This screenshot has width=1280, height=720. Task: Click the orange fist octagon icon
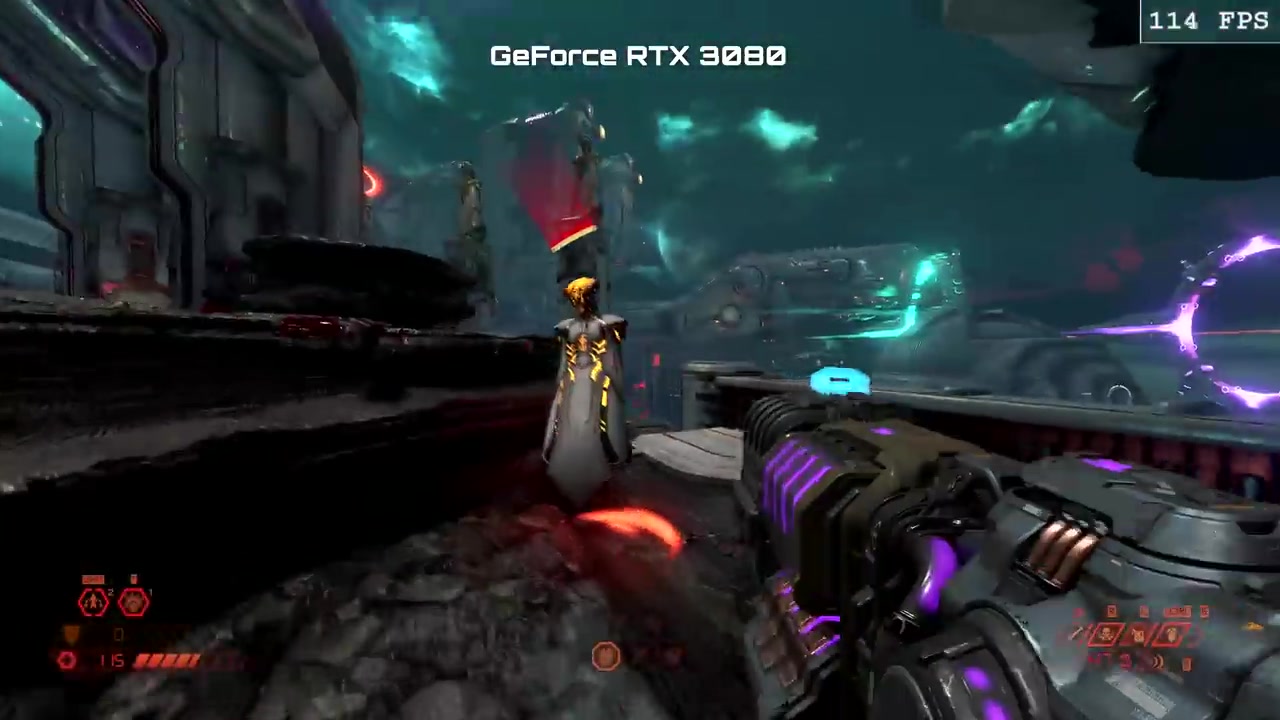(x=606, y=656)
